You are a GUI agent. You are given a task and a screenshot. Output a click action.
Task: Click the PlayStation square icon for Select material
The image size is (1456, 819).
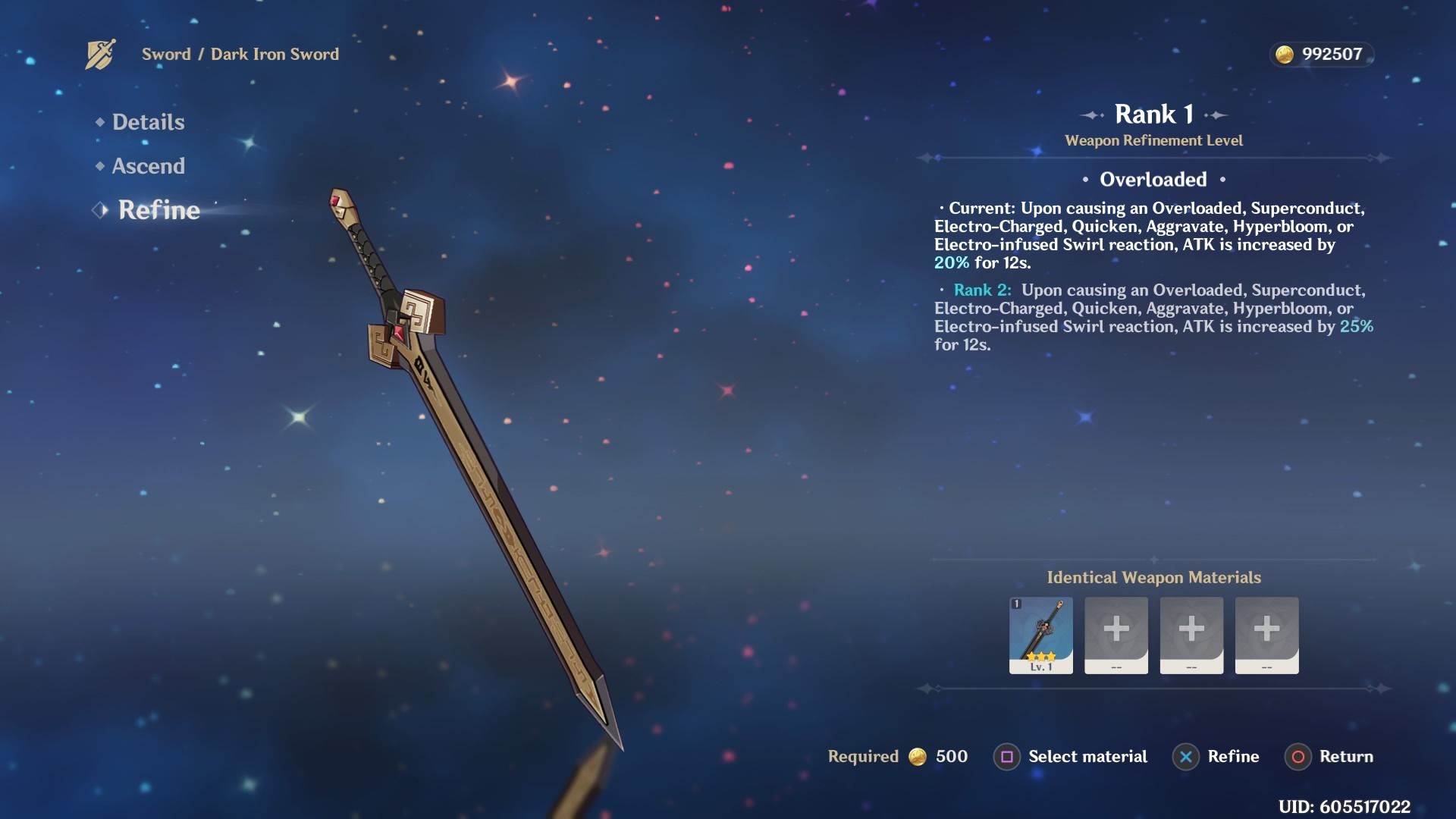[1006, 757]
